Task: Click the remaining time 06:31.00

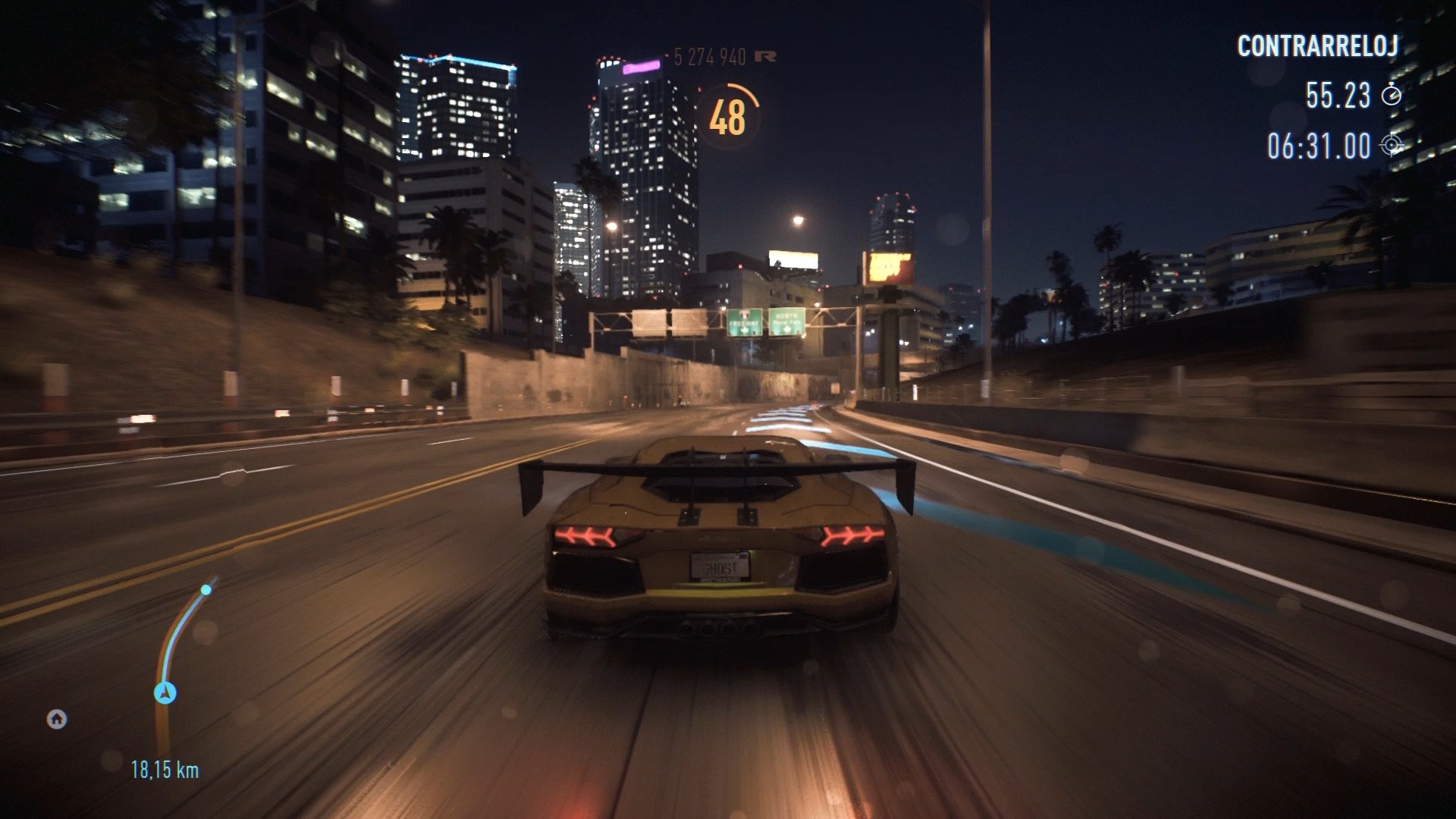Action: [1322, 145]
